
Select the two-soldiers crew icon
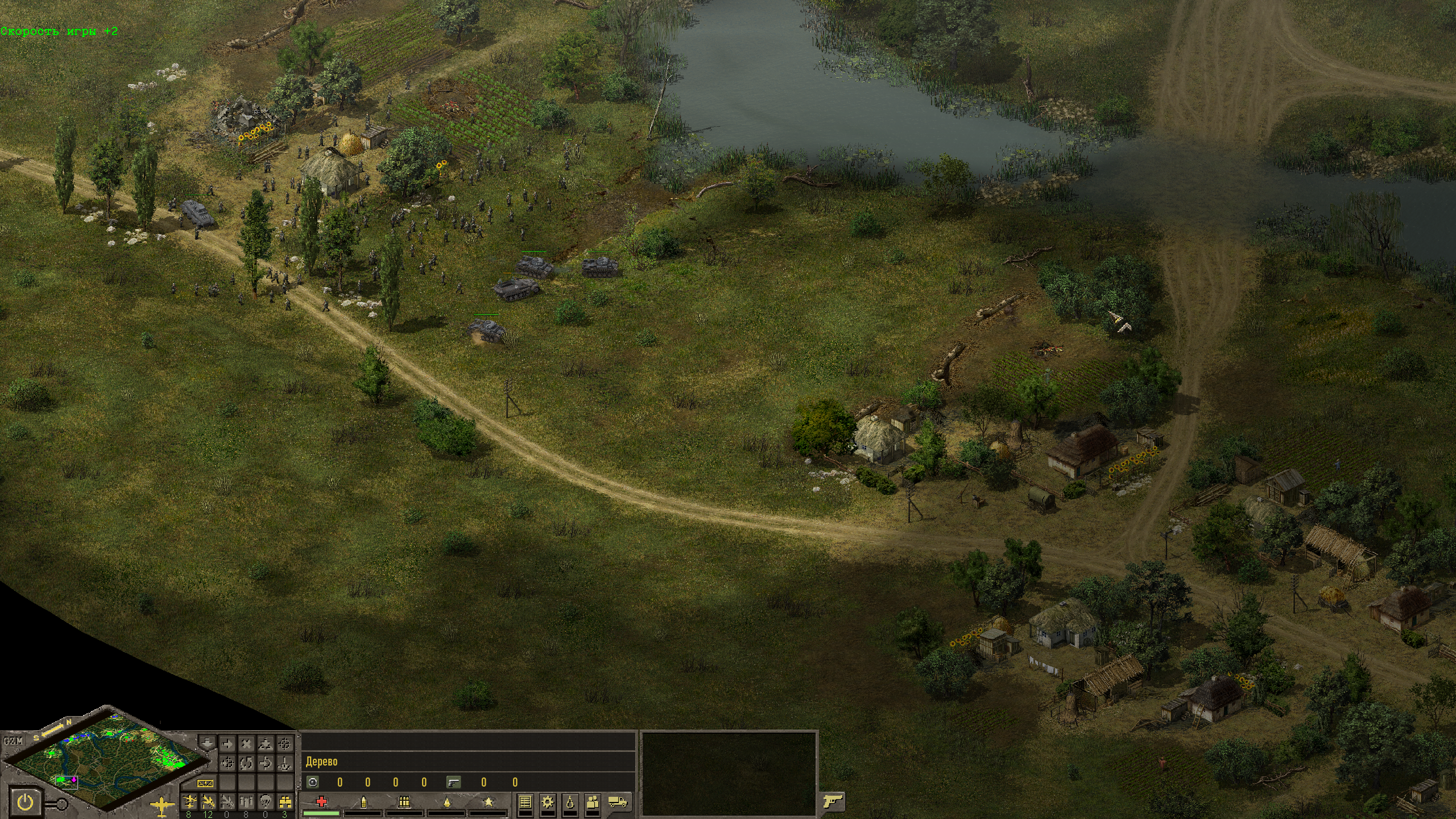click(x=593, y=802)
